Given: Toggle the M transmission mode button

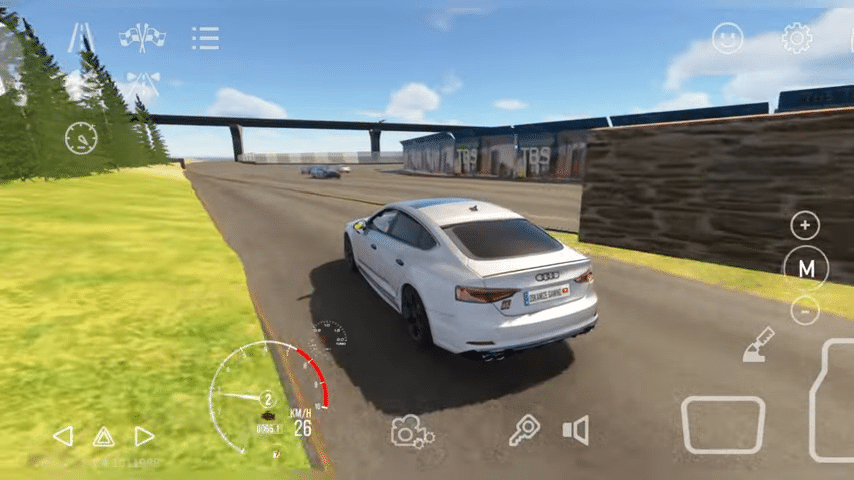Looking at the screenshot, I should point(806,267).
